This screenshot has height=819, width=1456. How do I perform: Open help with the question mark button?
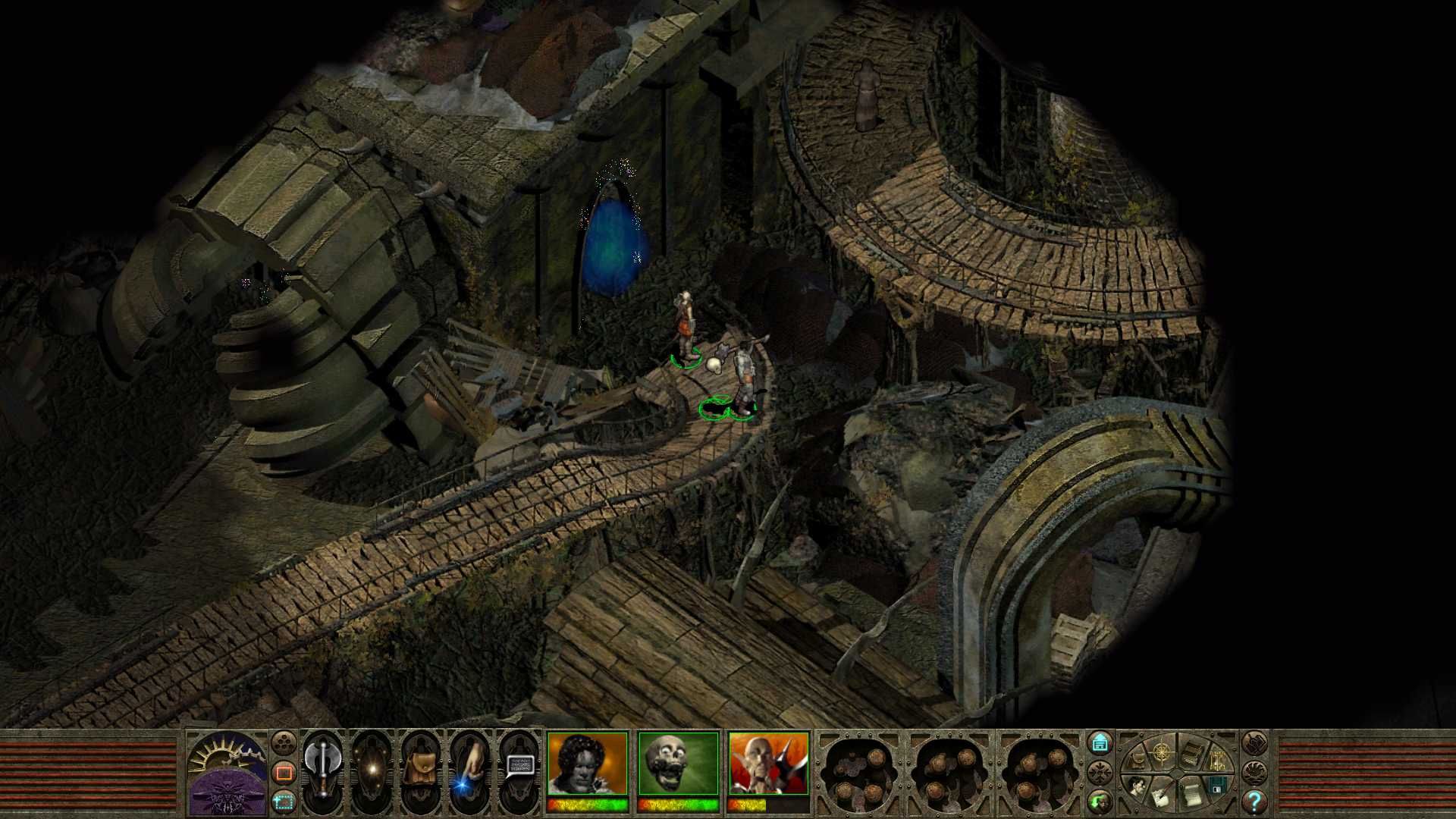(x=1254, y=801)
